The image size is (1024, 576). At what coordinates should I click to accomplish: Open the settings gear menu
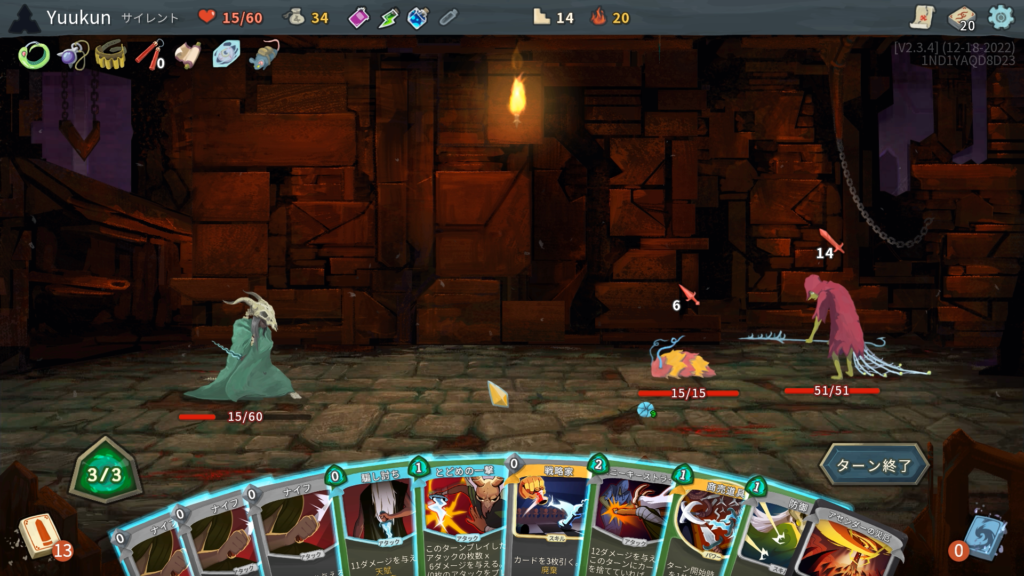pos(1000,17)
